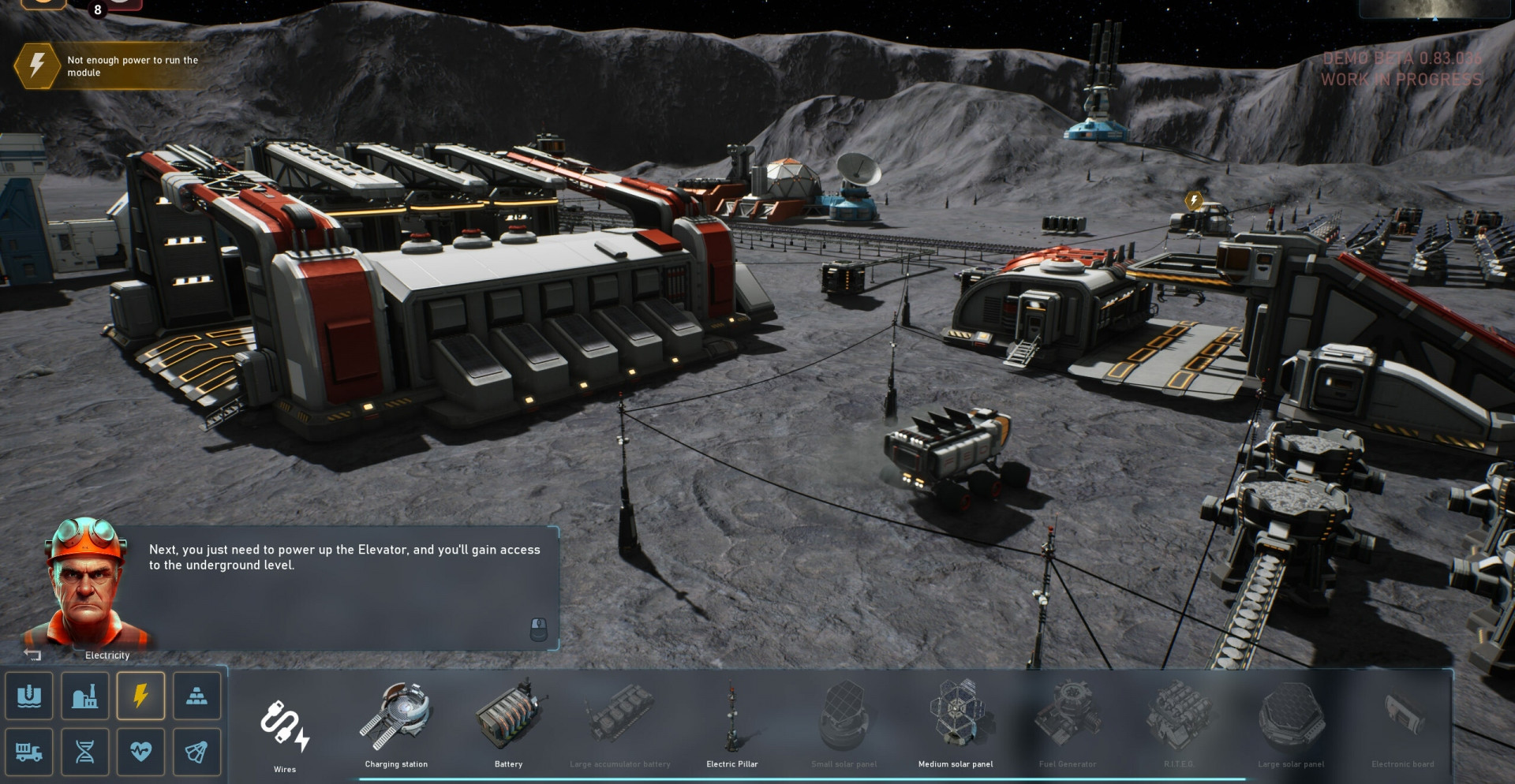Switch to the cargo truck logistics category

click(29, 752)
